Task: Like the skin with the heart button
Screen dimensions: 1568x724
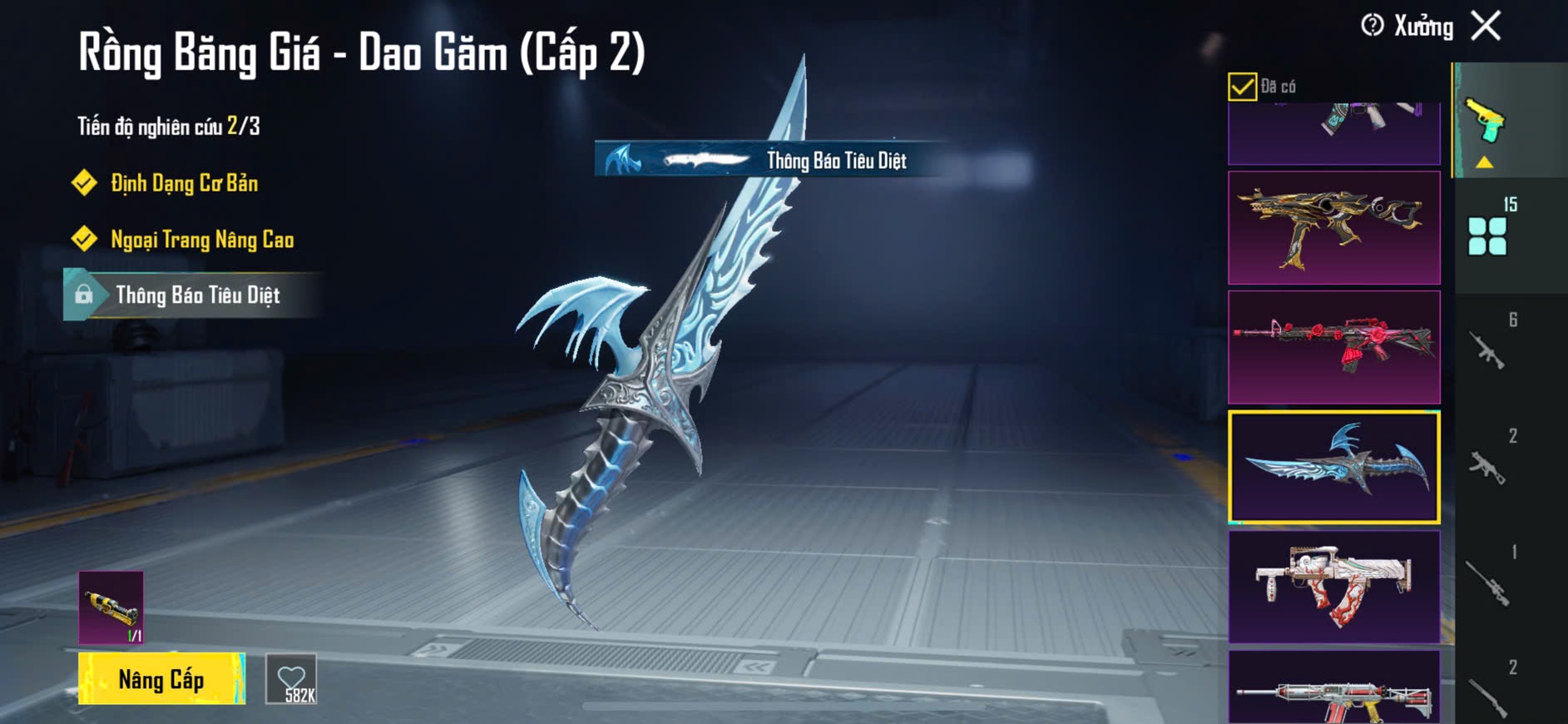Action: (x=292, y=679)
